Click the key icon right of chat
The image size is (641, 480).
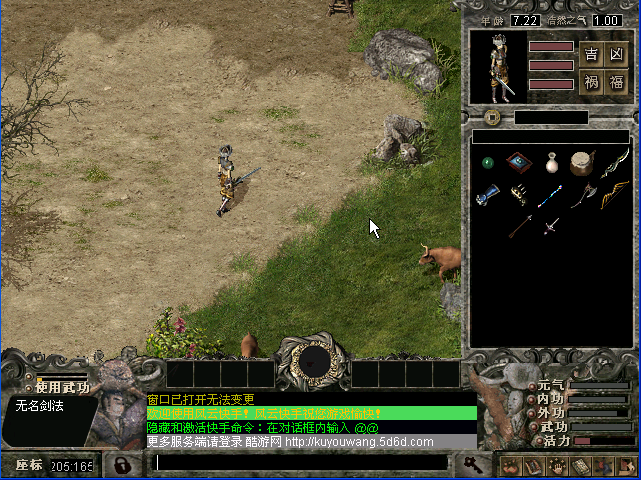[x=470, y=464]
